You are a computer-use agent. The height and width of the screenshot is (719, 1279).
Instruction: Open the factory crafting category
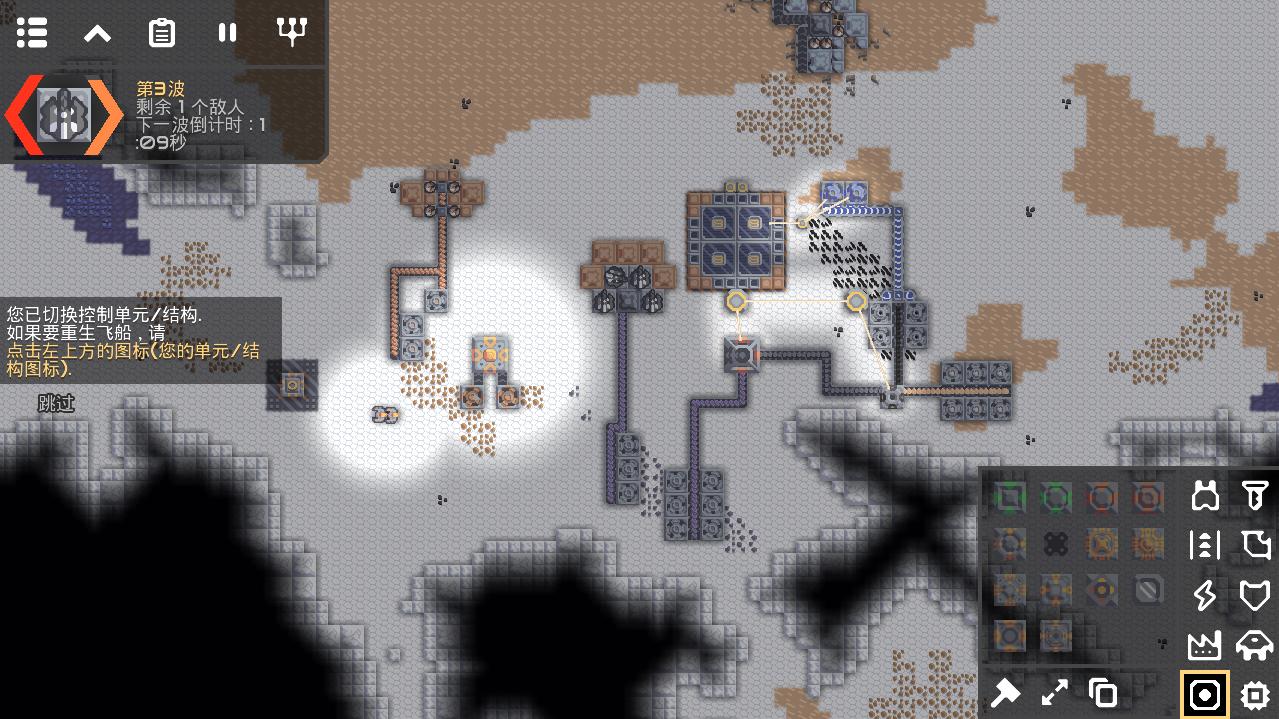point(1205,645)
